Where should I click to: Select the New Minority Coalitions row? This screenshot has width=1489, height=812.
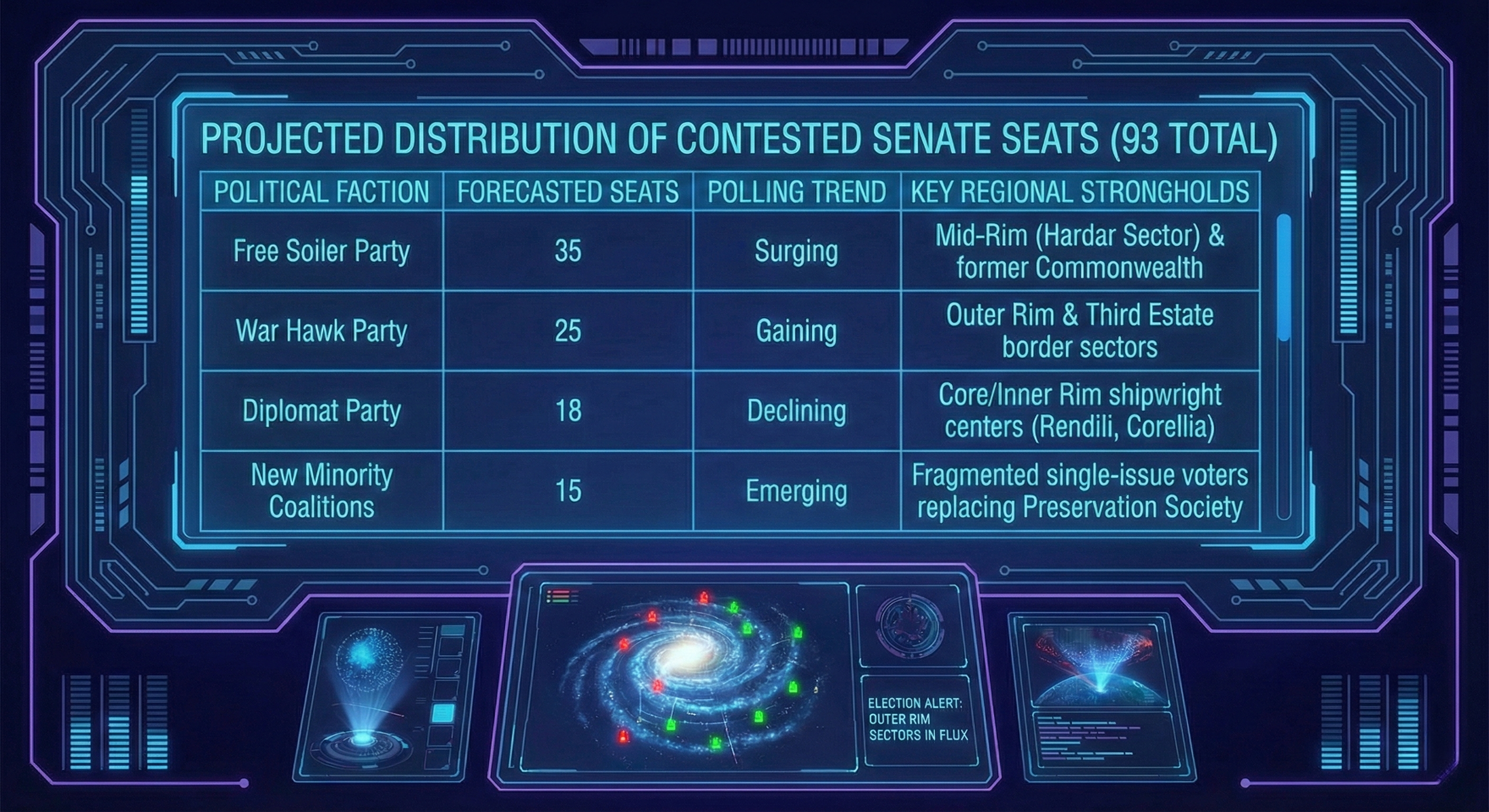(321, 491)
